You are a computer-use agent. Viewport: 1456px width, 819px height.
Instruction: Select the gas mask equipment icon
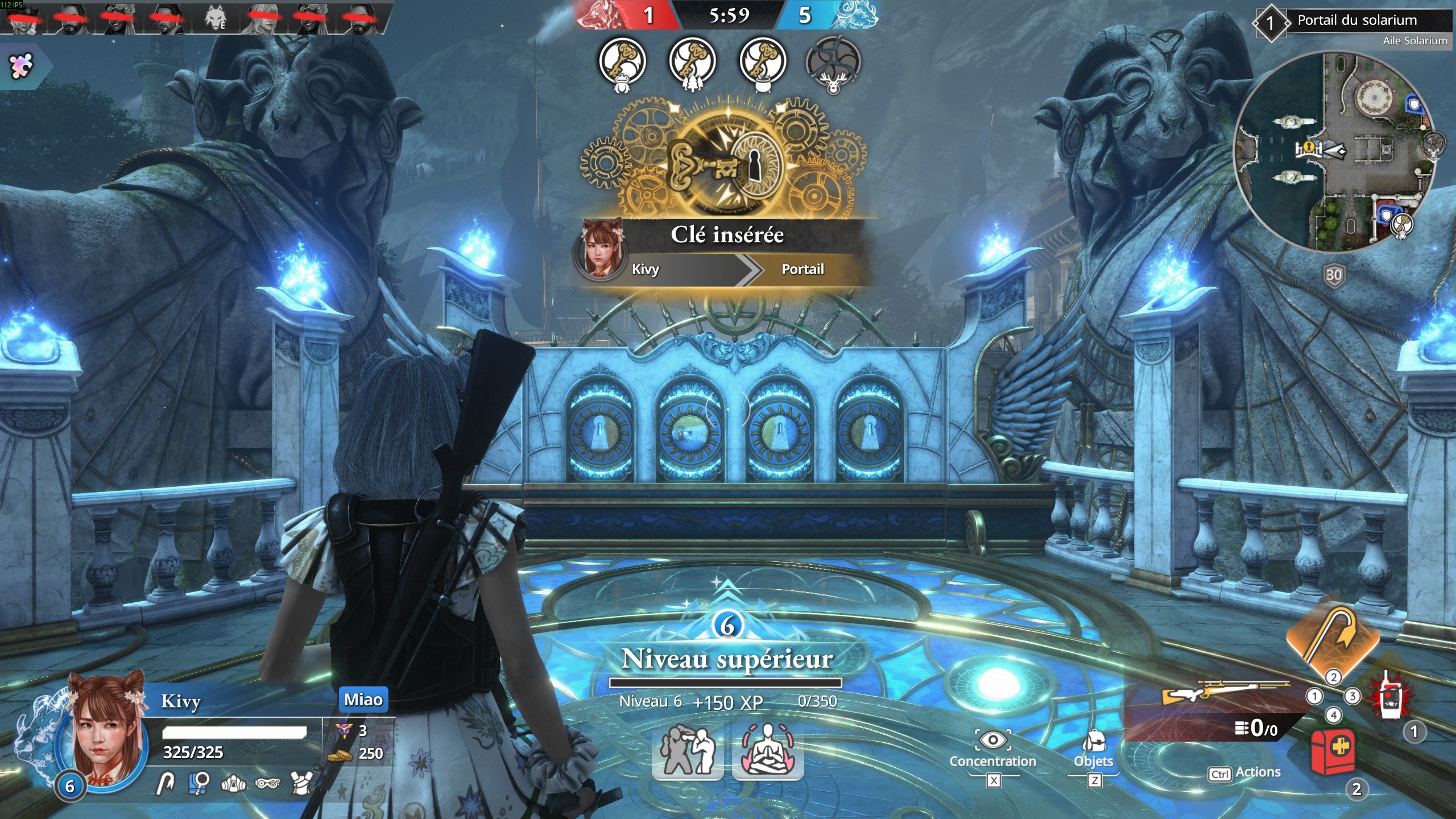click(233, 784)
